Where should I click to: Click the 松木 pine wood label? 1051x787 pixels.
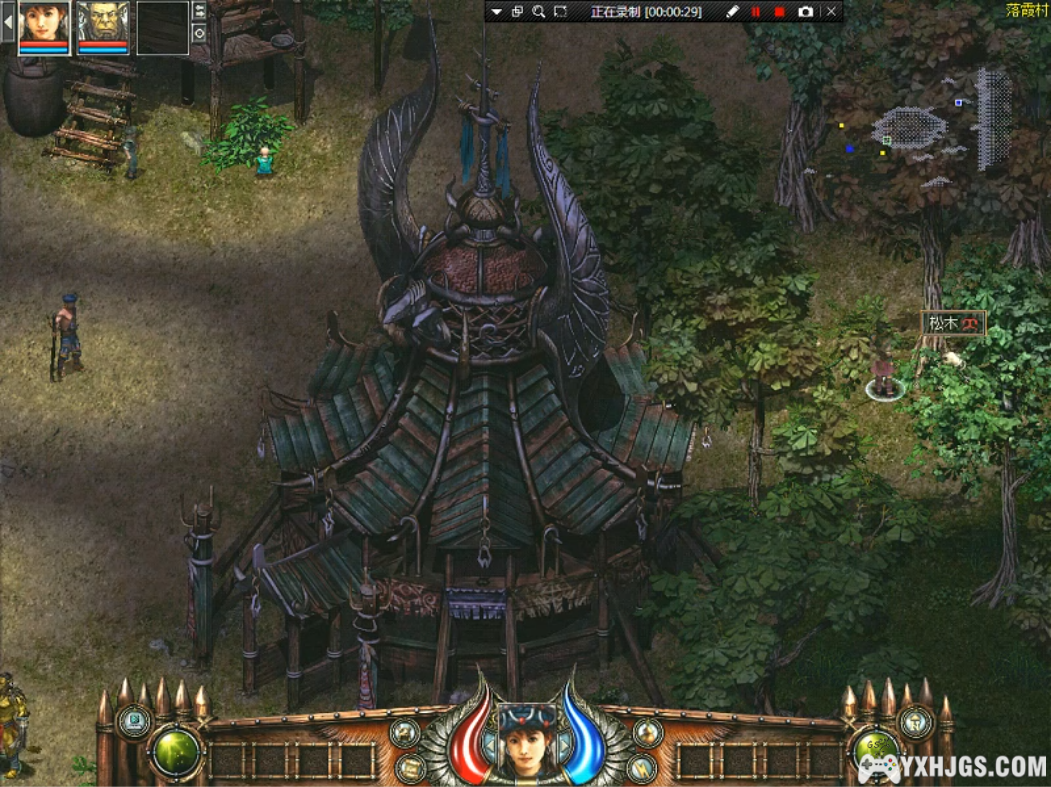click(x=952, y=323)
